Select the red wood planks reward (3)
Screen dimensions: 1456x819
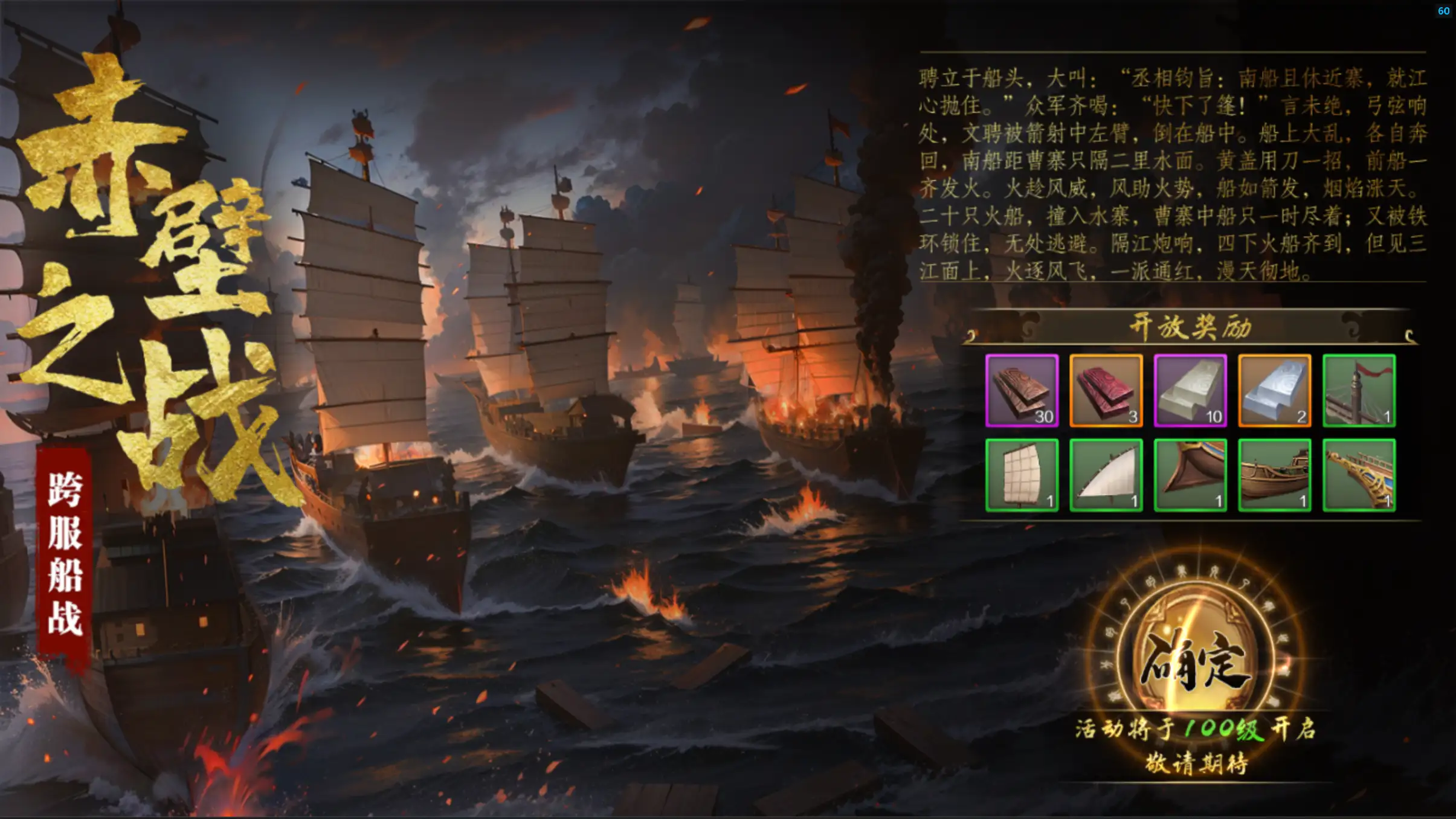(1106, 391)
